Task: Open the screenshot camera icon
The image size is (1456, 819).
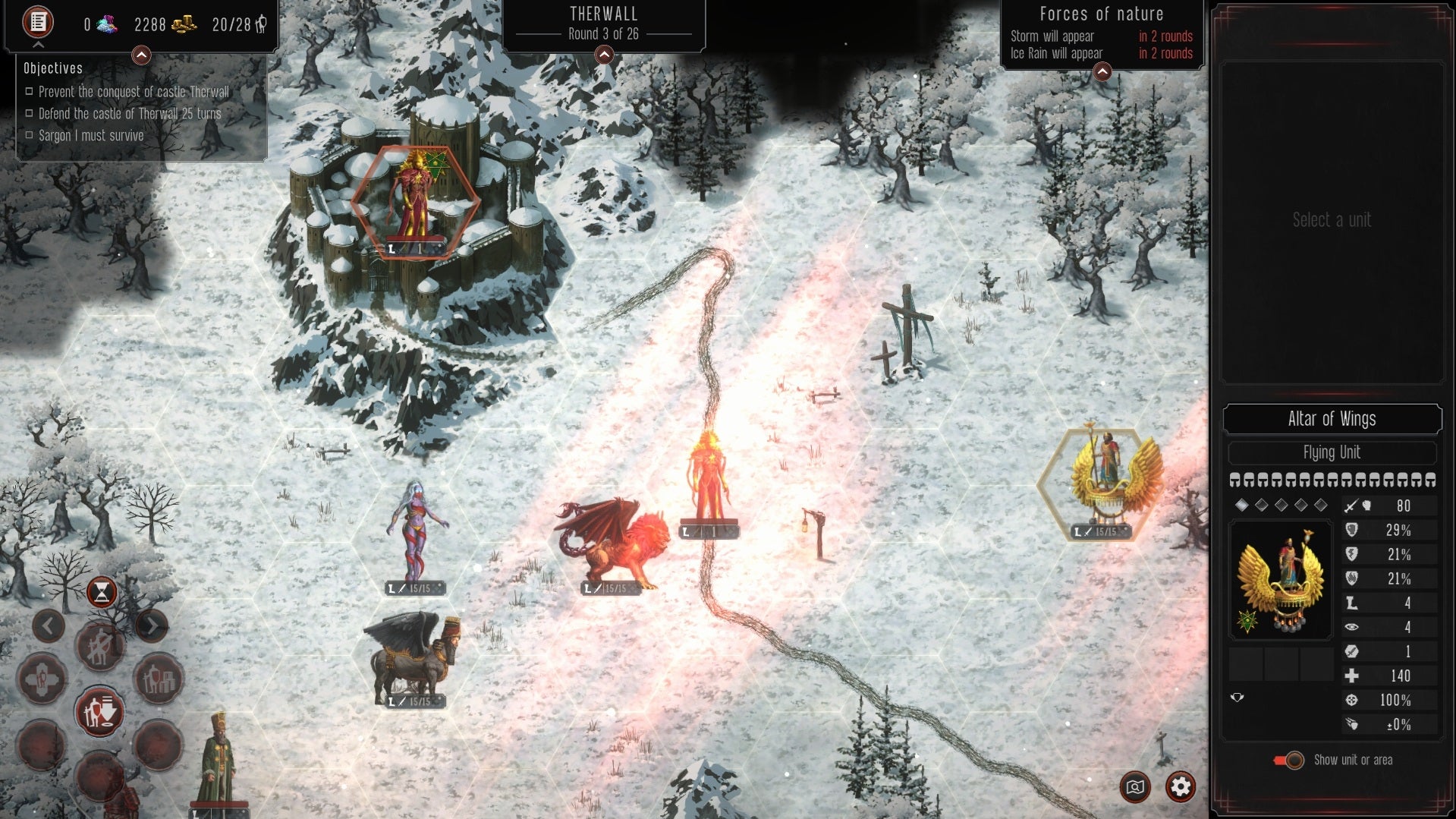Action: tap(1135, 788)
